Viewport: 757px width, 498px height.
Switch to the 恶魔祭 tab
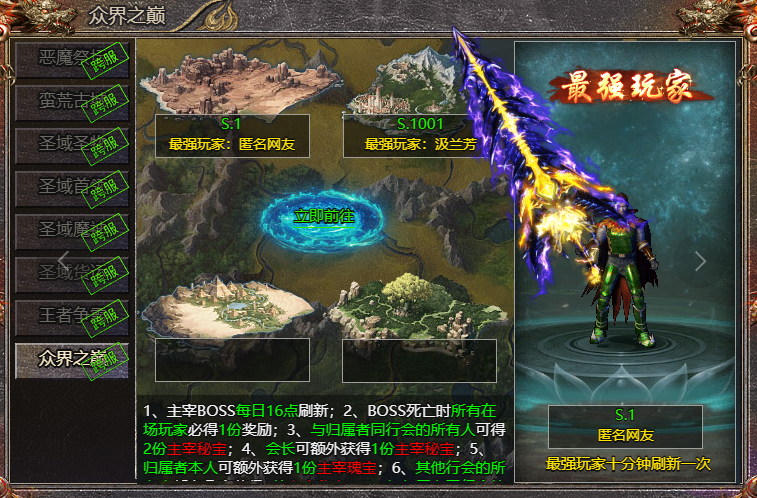[71, 59]
